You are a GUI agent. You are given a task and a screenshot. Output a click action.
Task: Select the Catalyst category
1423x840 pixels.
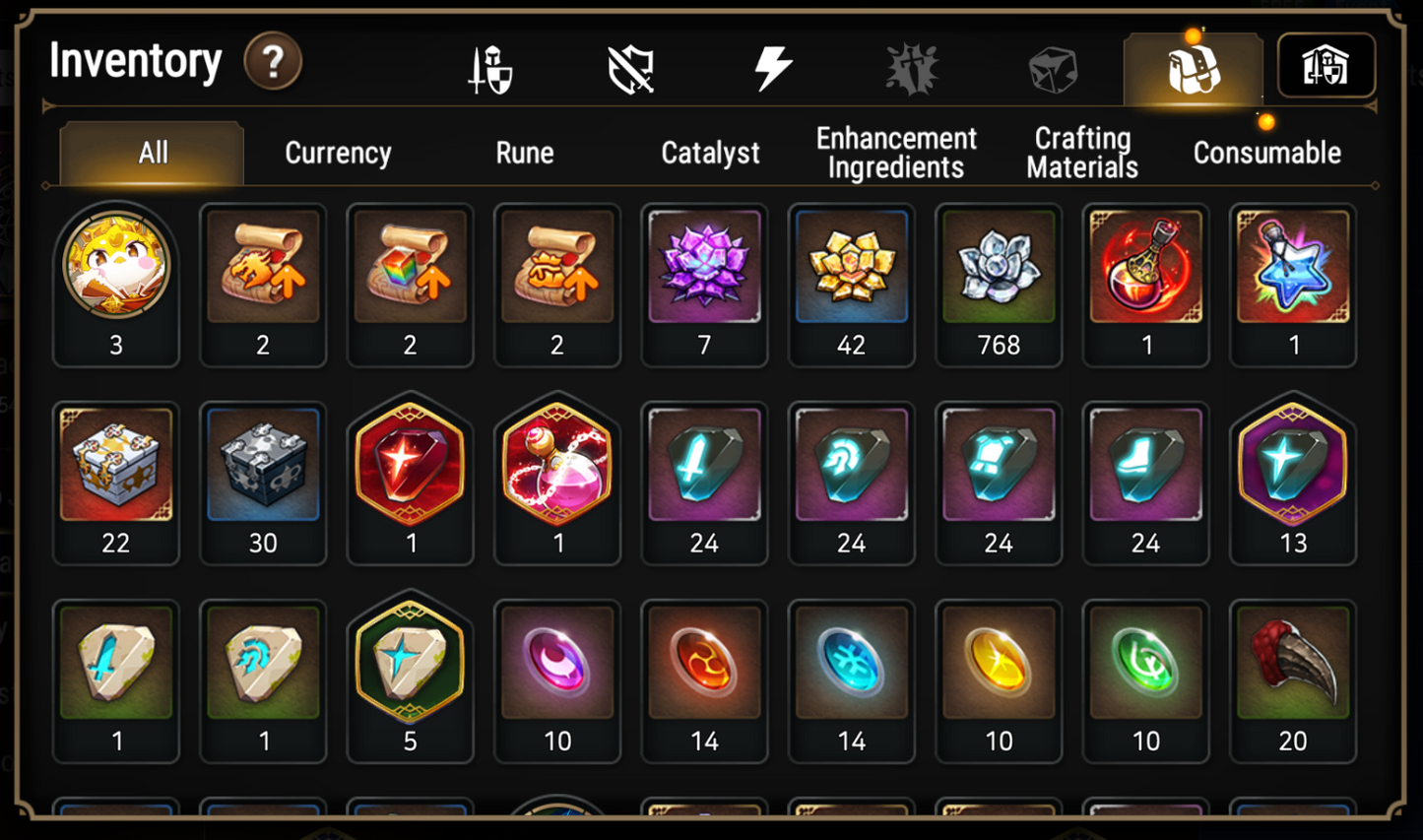711,153
